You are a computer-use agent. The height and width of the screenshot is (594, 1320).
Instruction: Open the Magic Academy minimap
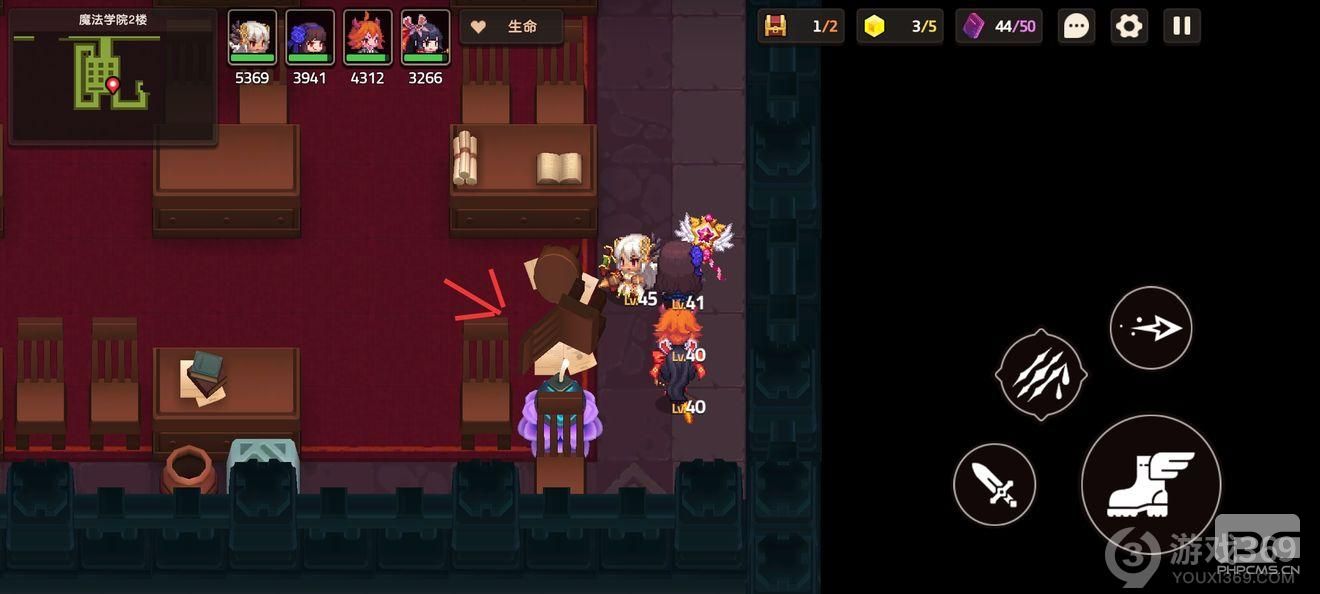click(x=112, y=78)
